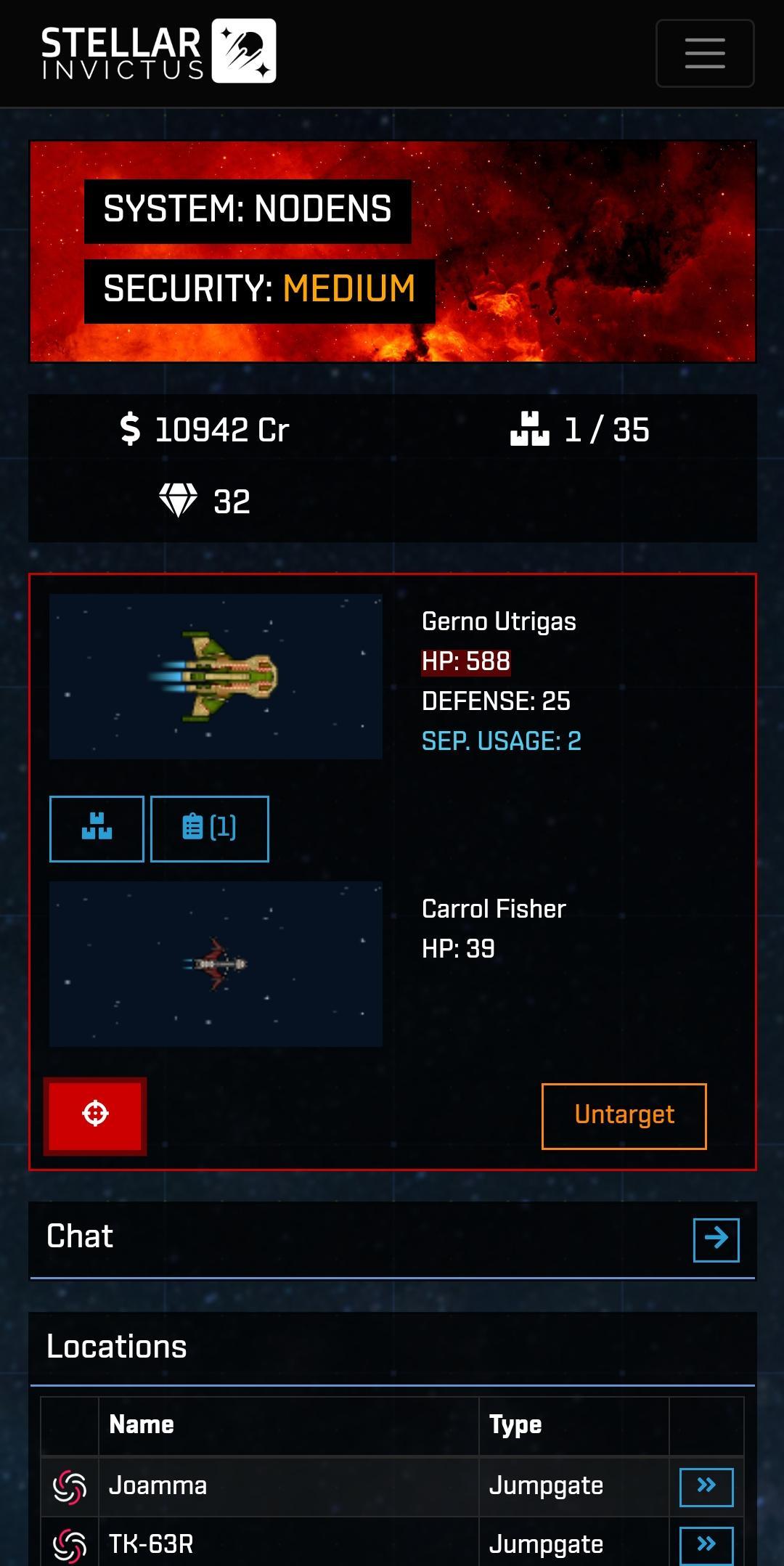Expand the Chat panel arrow
The height and width of the screenshot is (1566, 784).
coord(716,1239)
